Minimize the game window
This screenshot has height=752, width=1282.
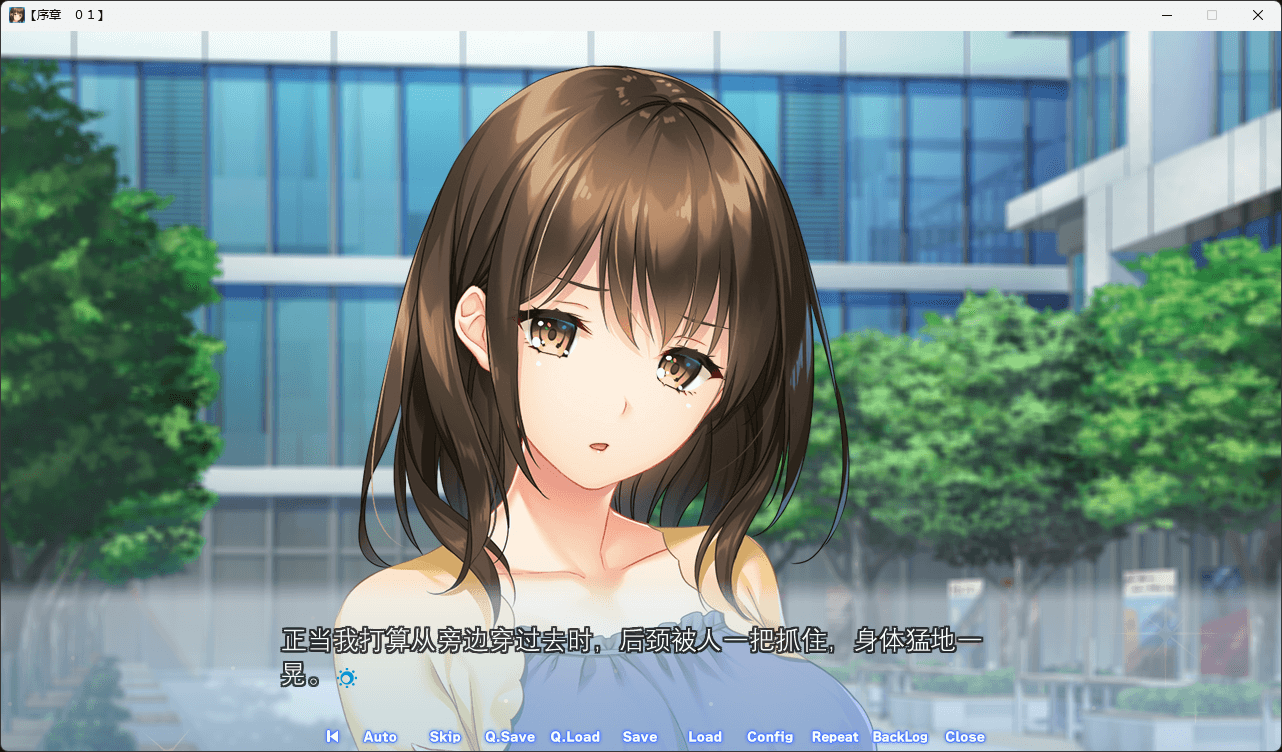point(1166,15)
